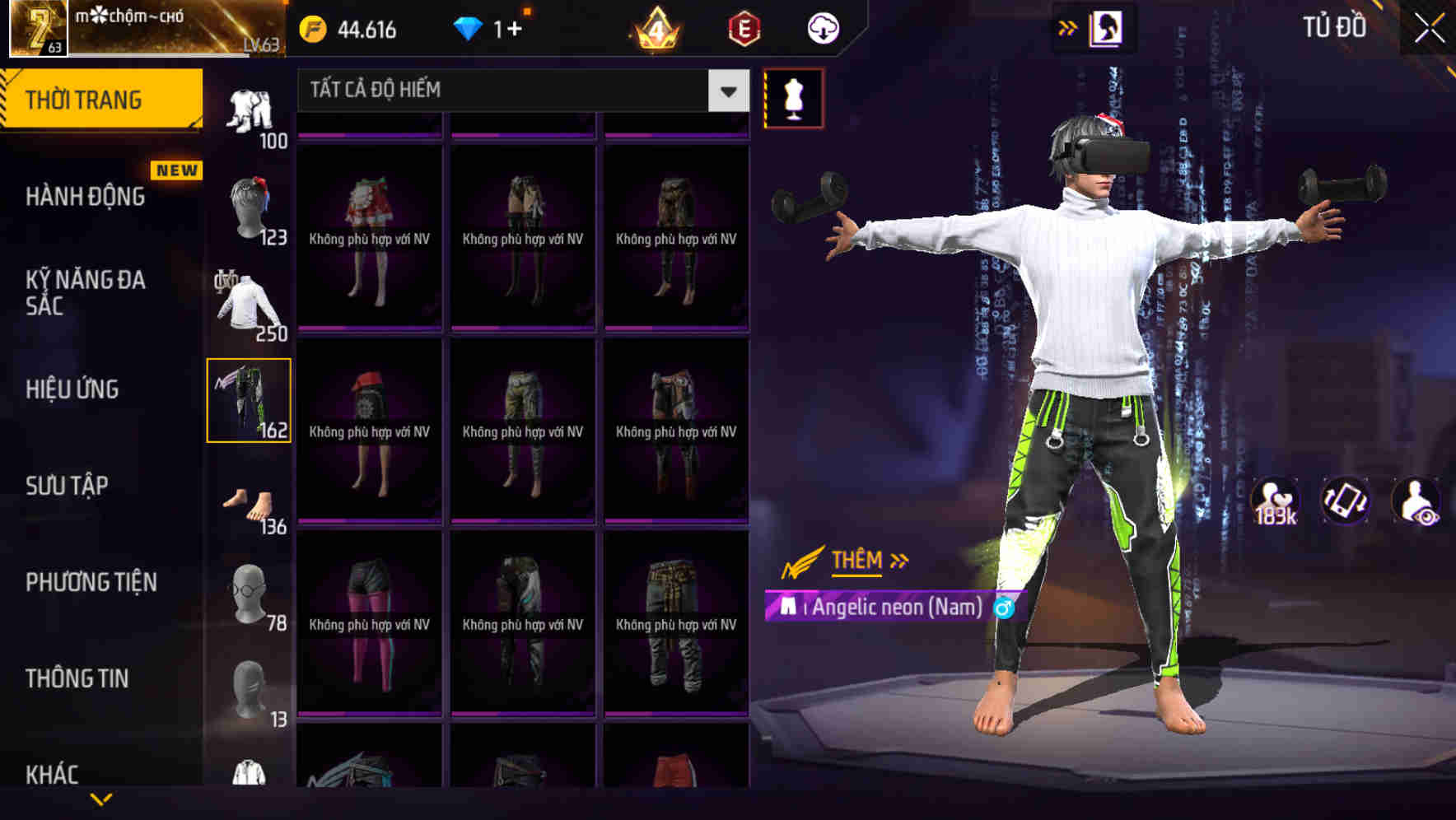1456x820 pixels.
Task: Open the diamond currency top-up icon
Action: coord(469,27)
